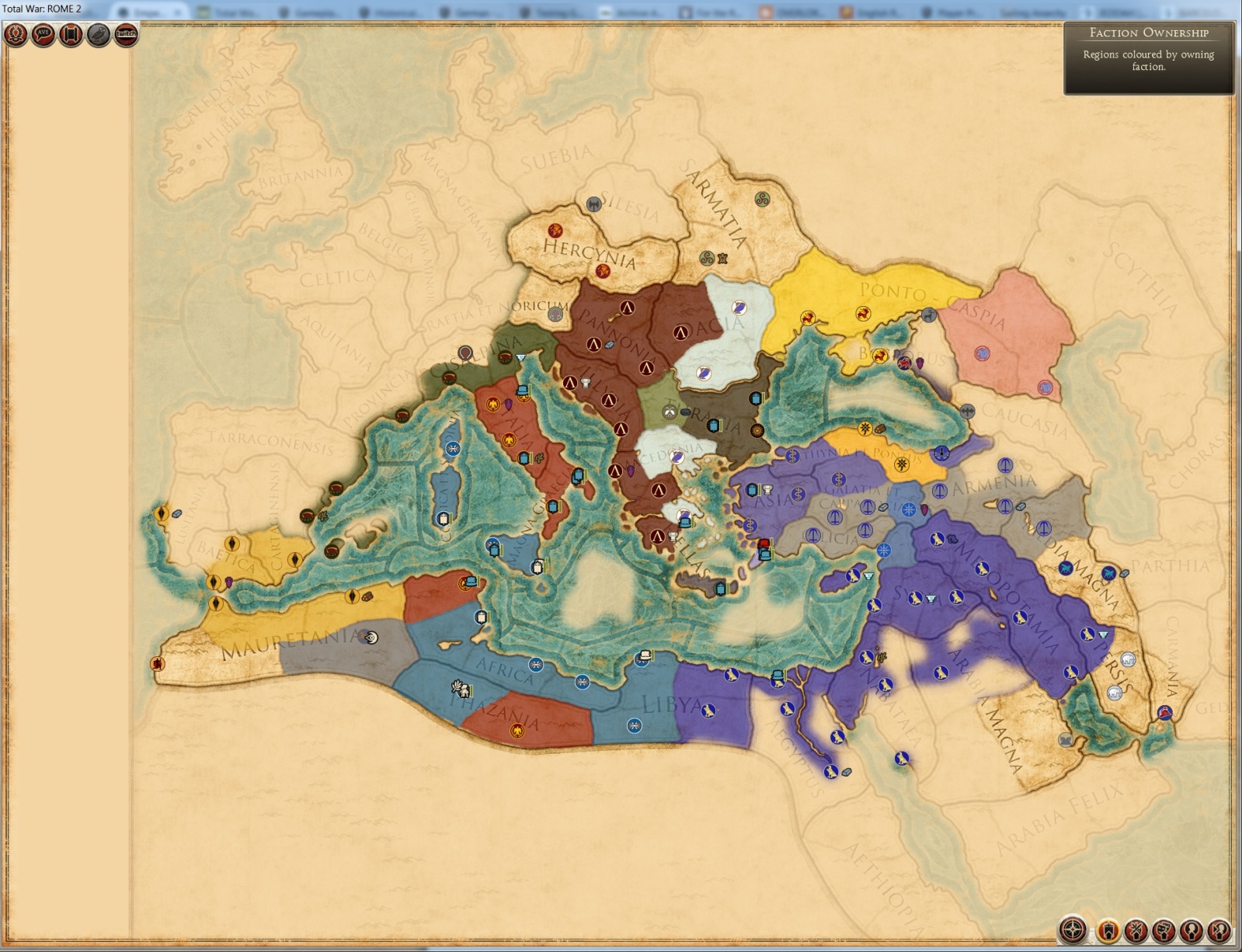This screenshot has height=952, width=1242.
Task: Open the AVE speech bubble chat
Action: click(43, 35)
